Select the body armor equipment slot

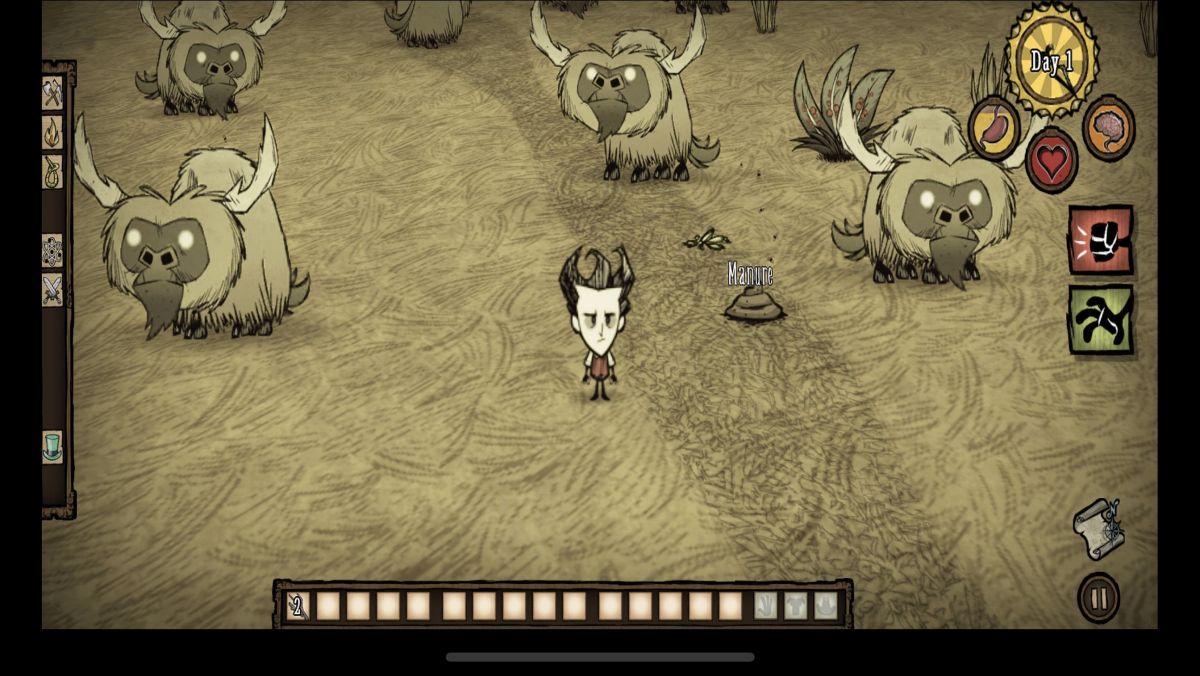tap(795, 605)
